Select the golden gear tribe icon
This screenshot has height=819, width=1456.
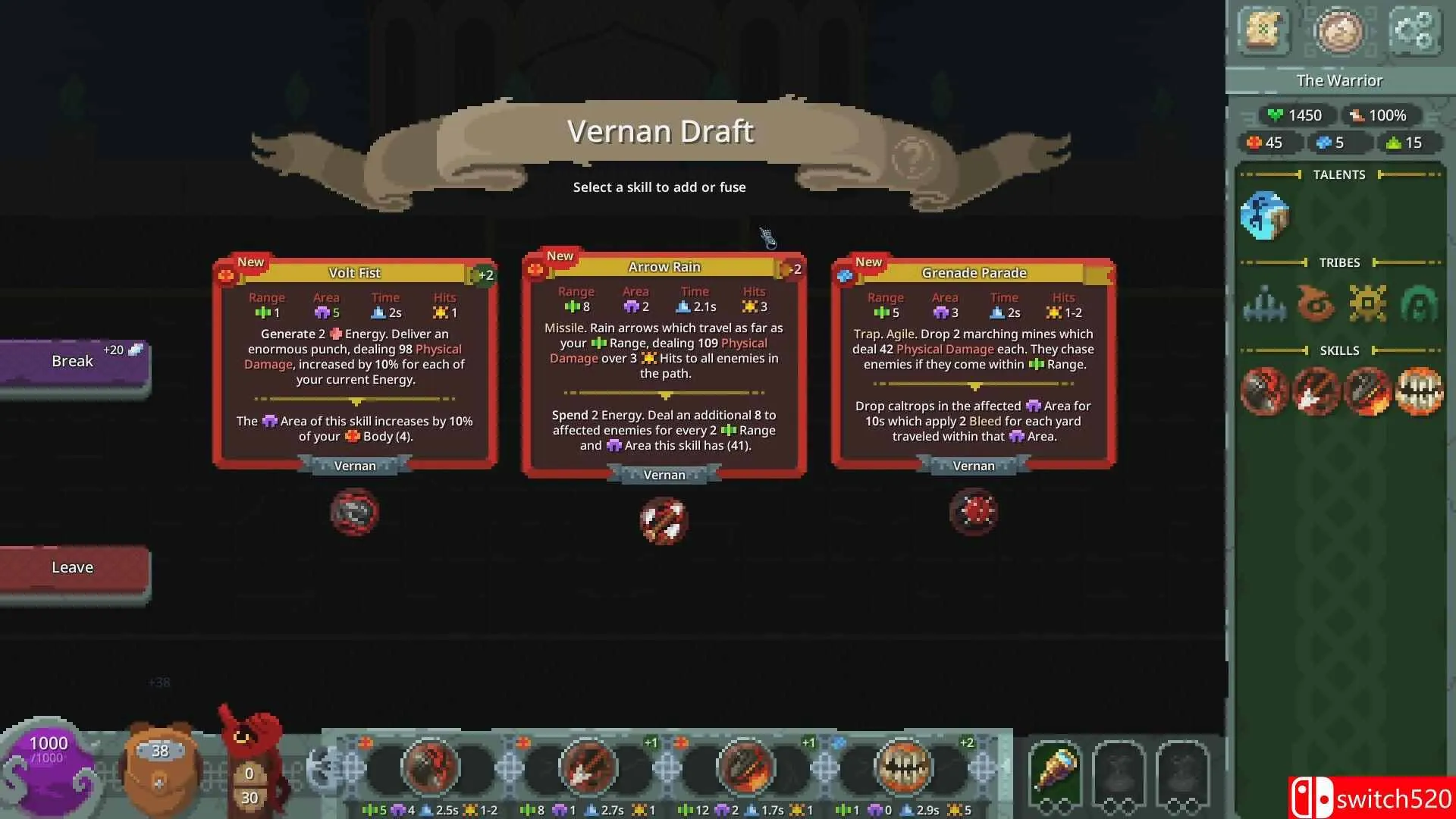click(1367, 302)
